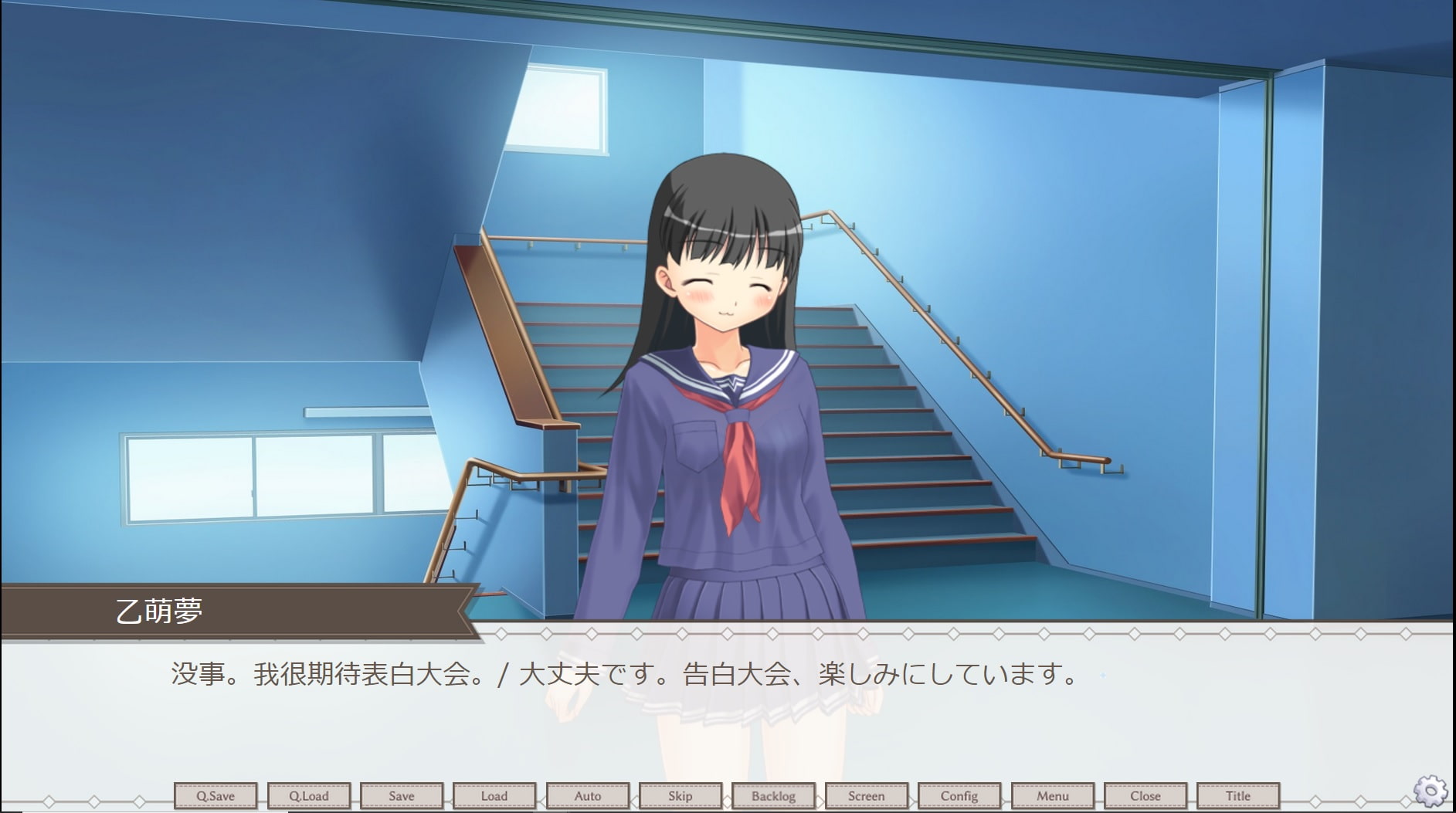This screenshot has width=1456, height=813.
Task: Open the Save menu
Action: pyautogui.click(x=402, y=795)
